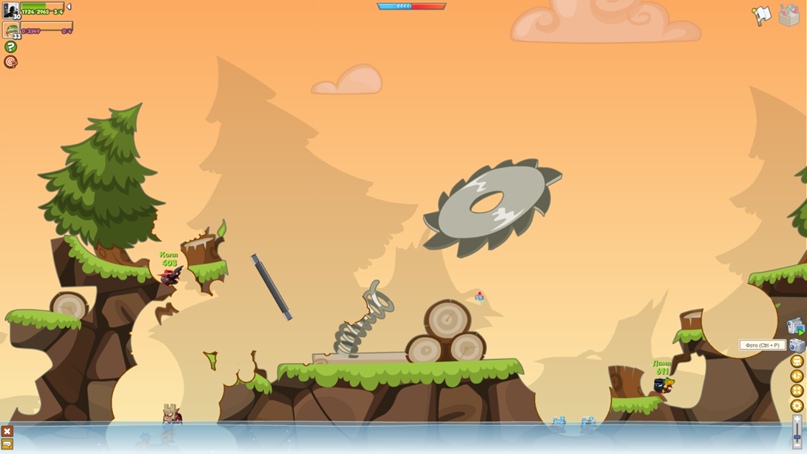Open the gray box icon beside the flag
Screen dimensions: 807x454
tap(788, 17)
